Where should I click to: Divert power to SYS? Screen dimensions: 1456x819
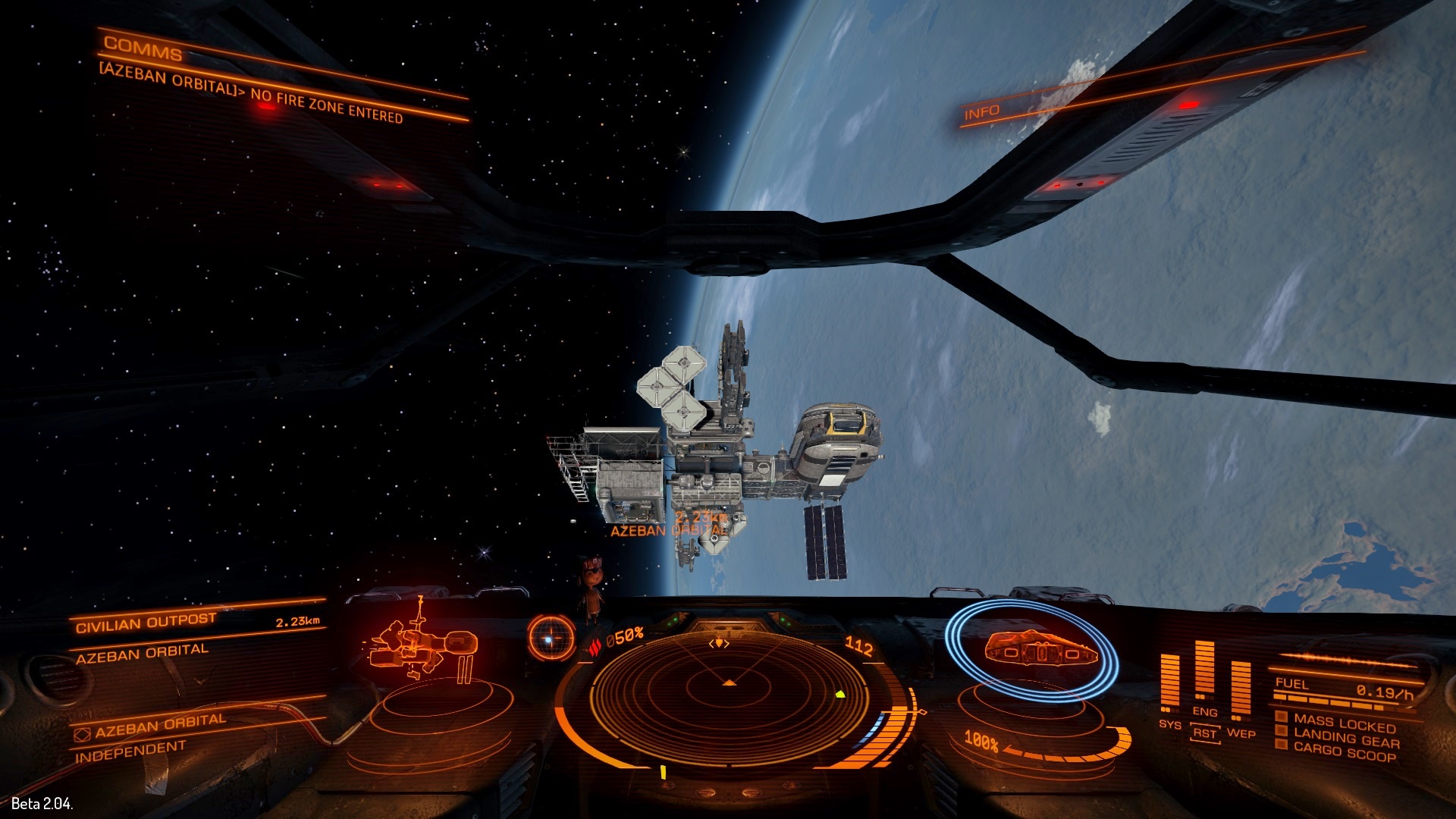(x=1170, y=723)
